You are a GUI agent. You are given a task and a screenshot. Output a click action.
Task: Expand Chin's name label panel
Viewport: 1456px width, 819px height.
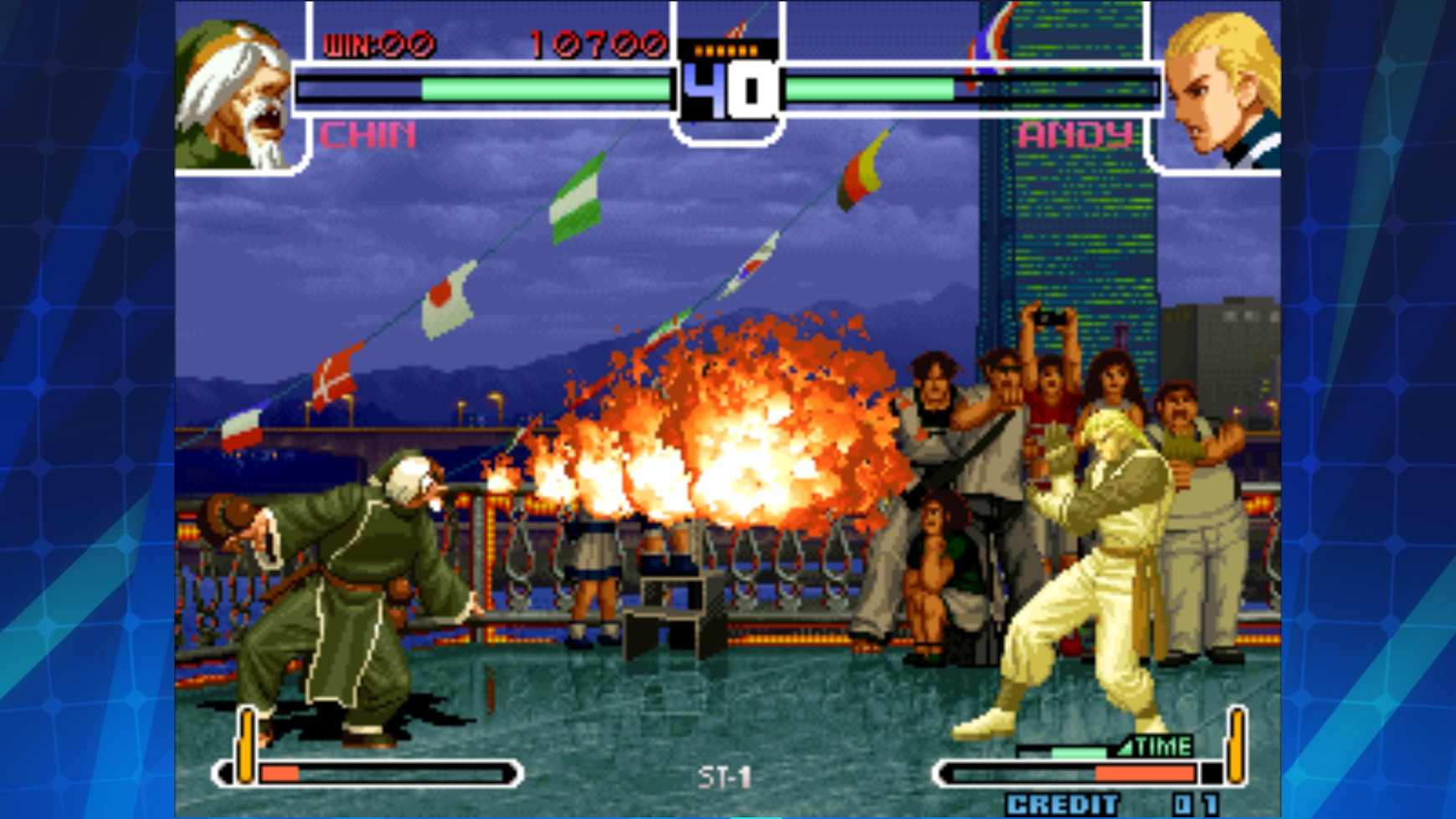click(366, 132)
